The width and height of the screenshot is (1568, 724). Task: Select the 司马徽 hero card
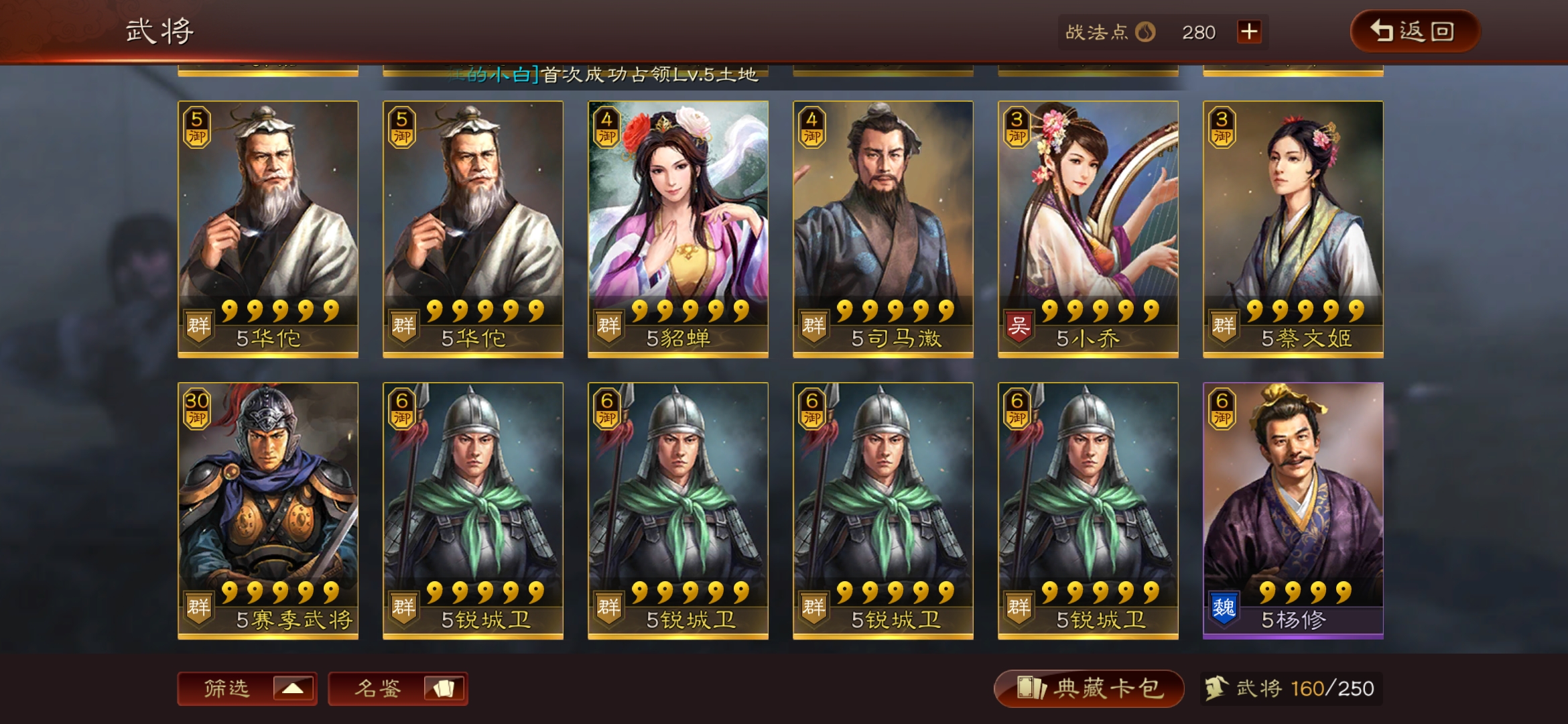(883, 229)
